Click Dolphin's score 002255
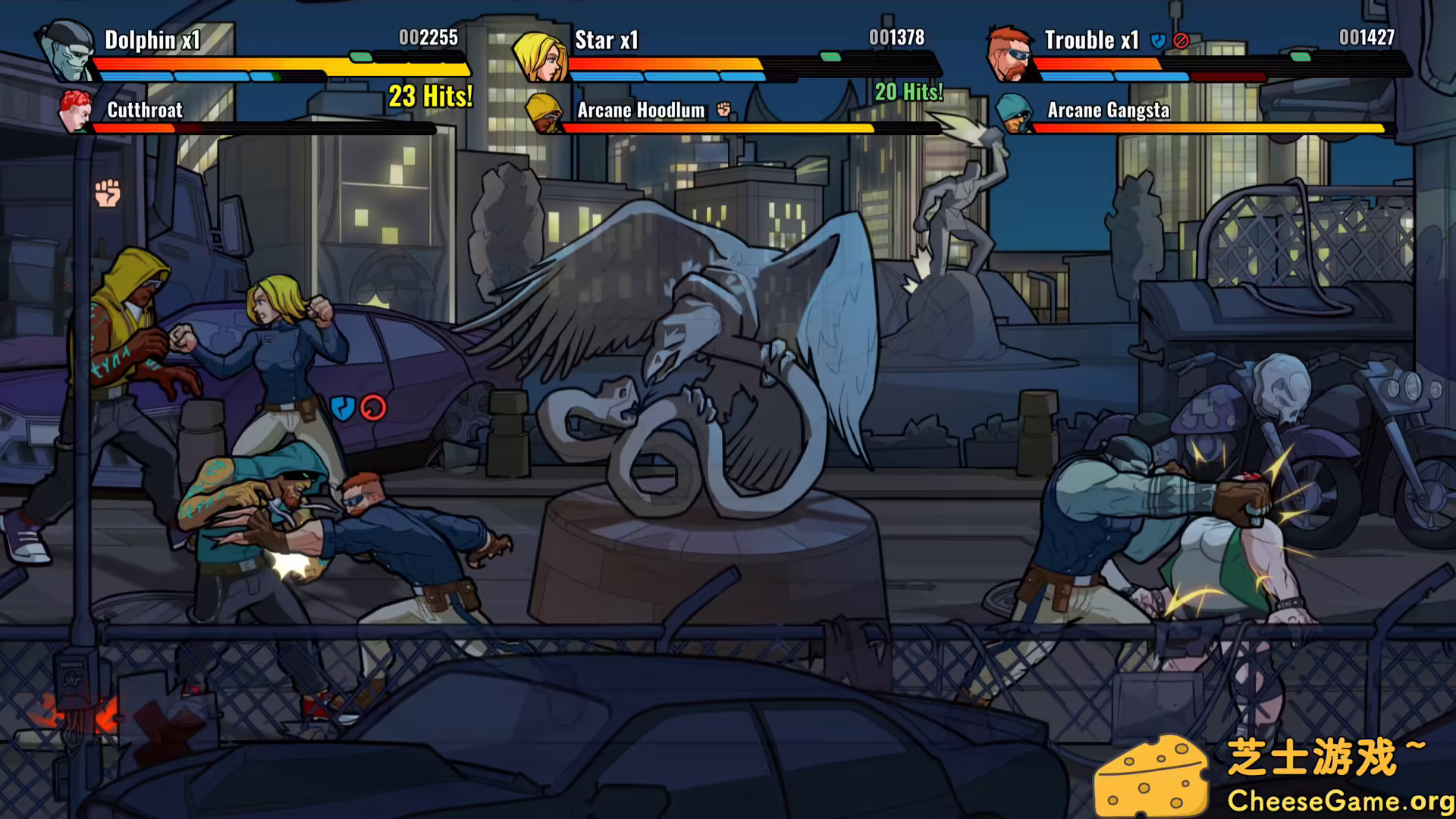 pos(427,36)
